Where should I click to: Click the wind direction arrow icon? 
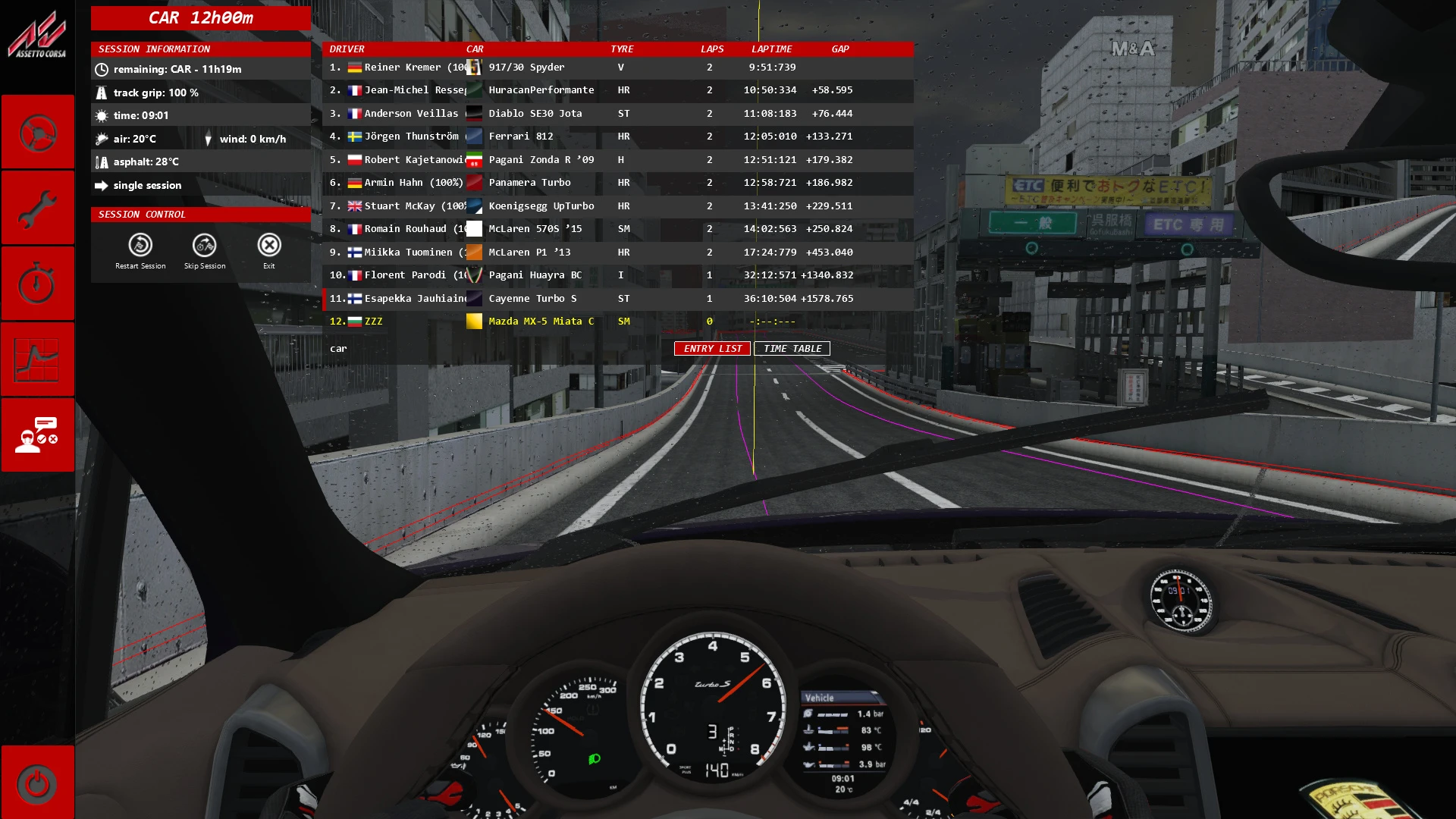[x=209, y=139]
